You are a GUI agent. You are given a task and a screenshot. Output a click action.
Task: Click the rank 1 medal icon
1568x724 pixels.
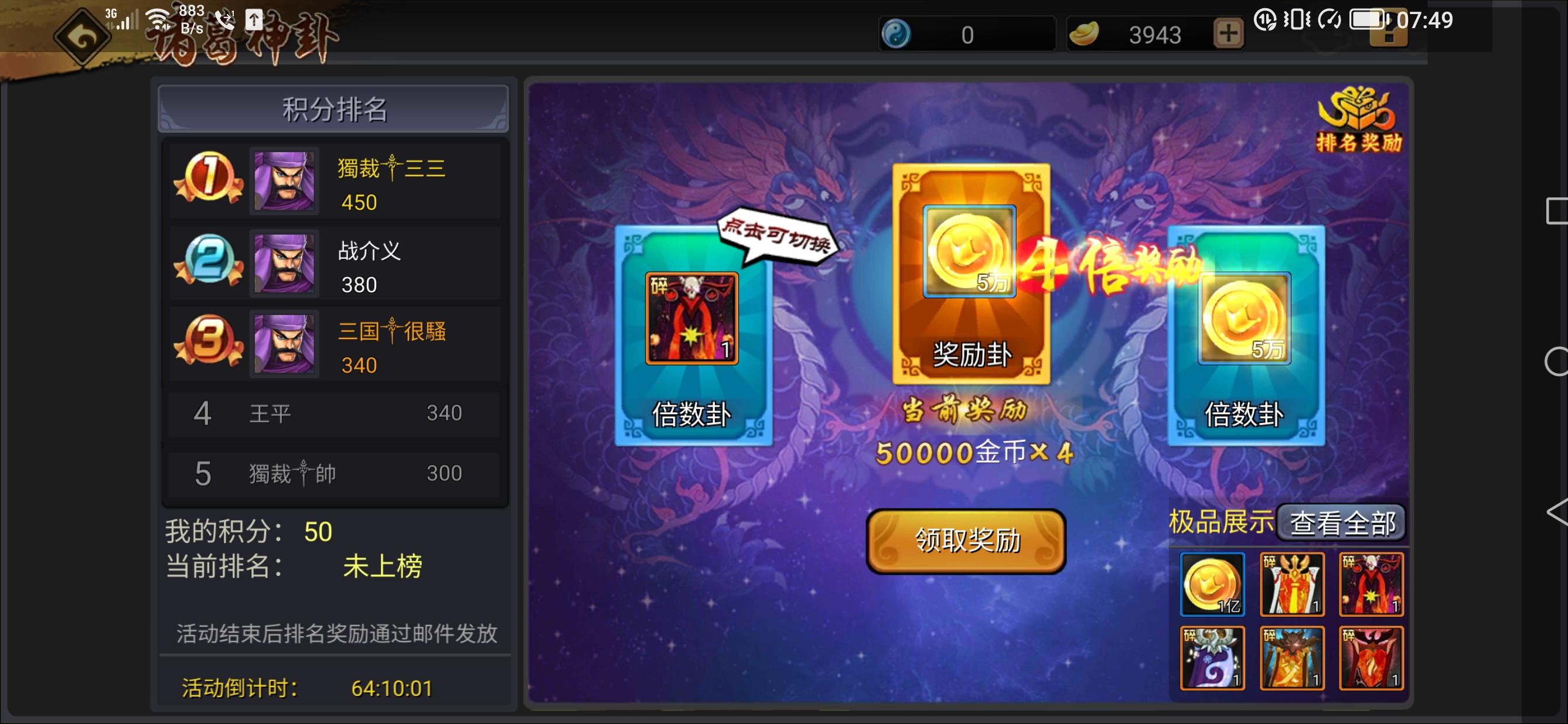click(208, 180)
